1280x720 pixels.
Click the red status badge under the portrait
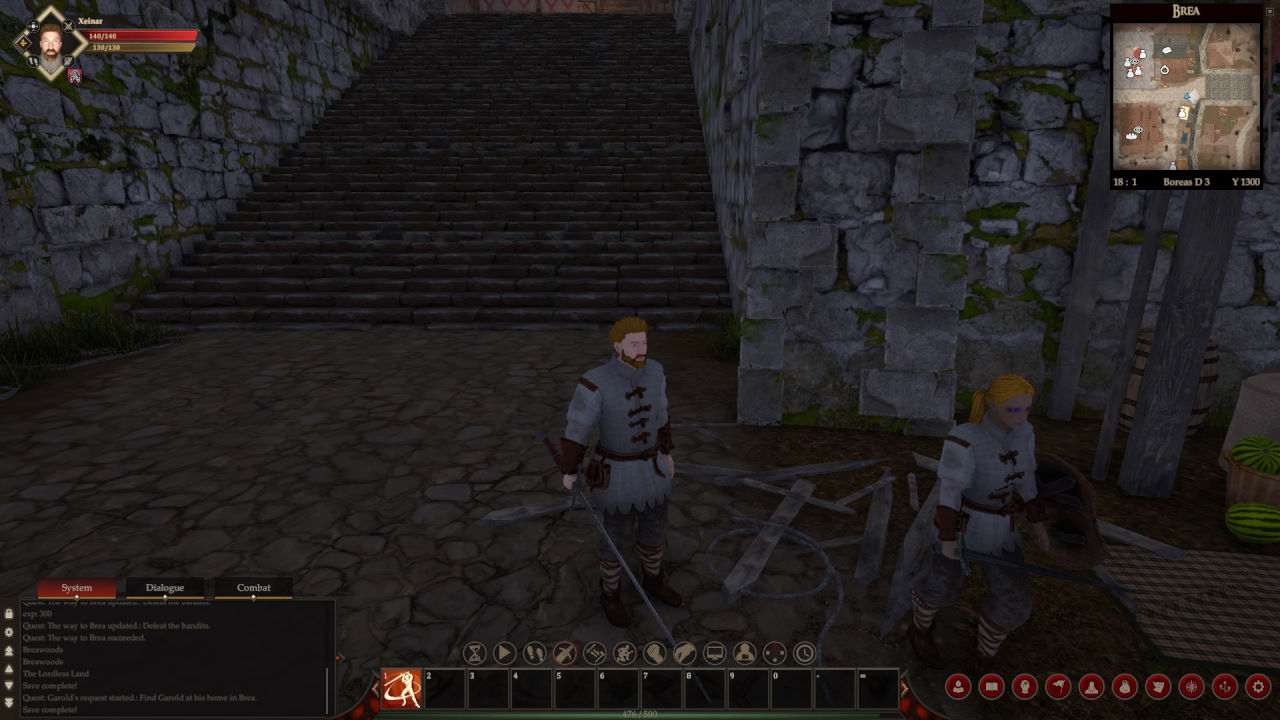tap(74, 76)
